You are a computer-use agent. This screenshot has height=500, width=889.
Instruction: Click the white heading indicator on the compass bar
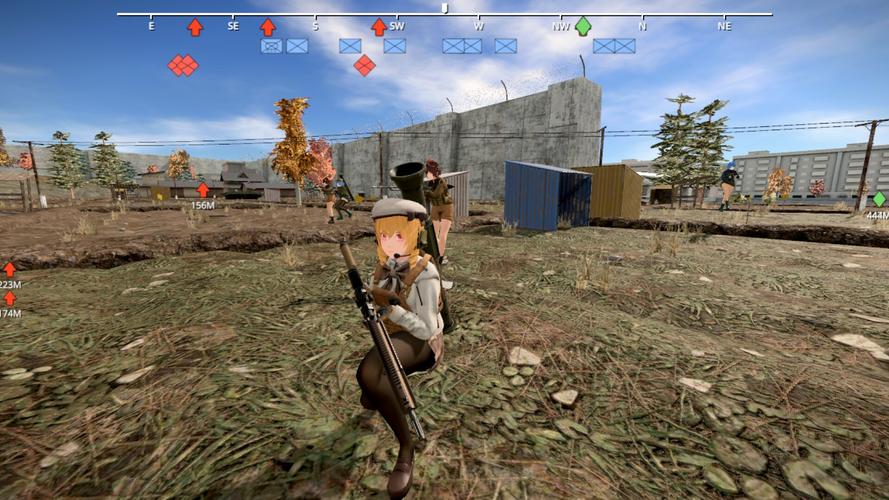(x=444, y=9)
